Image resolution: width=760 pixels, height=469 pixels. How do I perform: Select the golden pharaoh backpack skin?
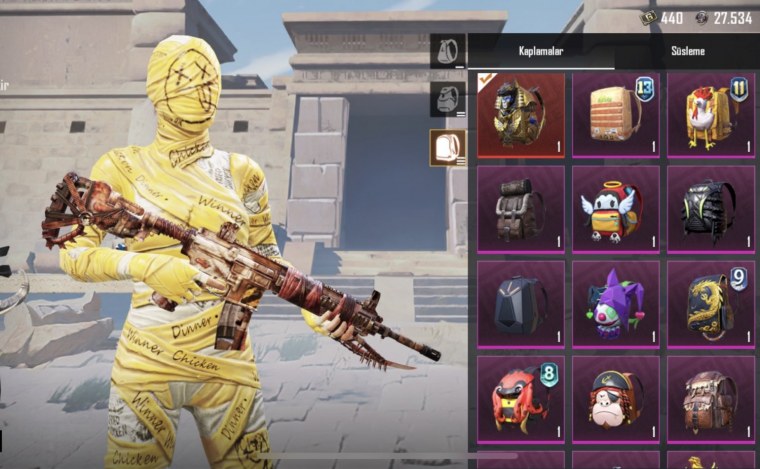click(520, 114)
